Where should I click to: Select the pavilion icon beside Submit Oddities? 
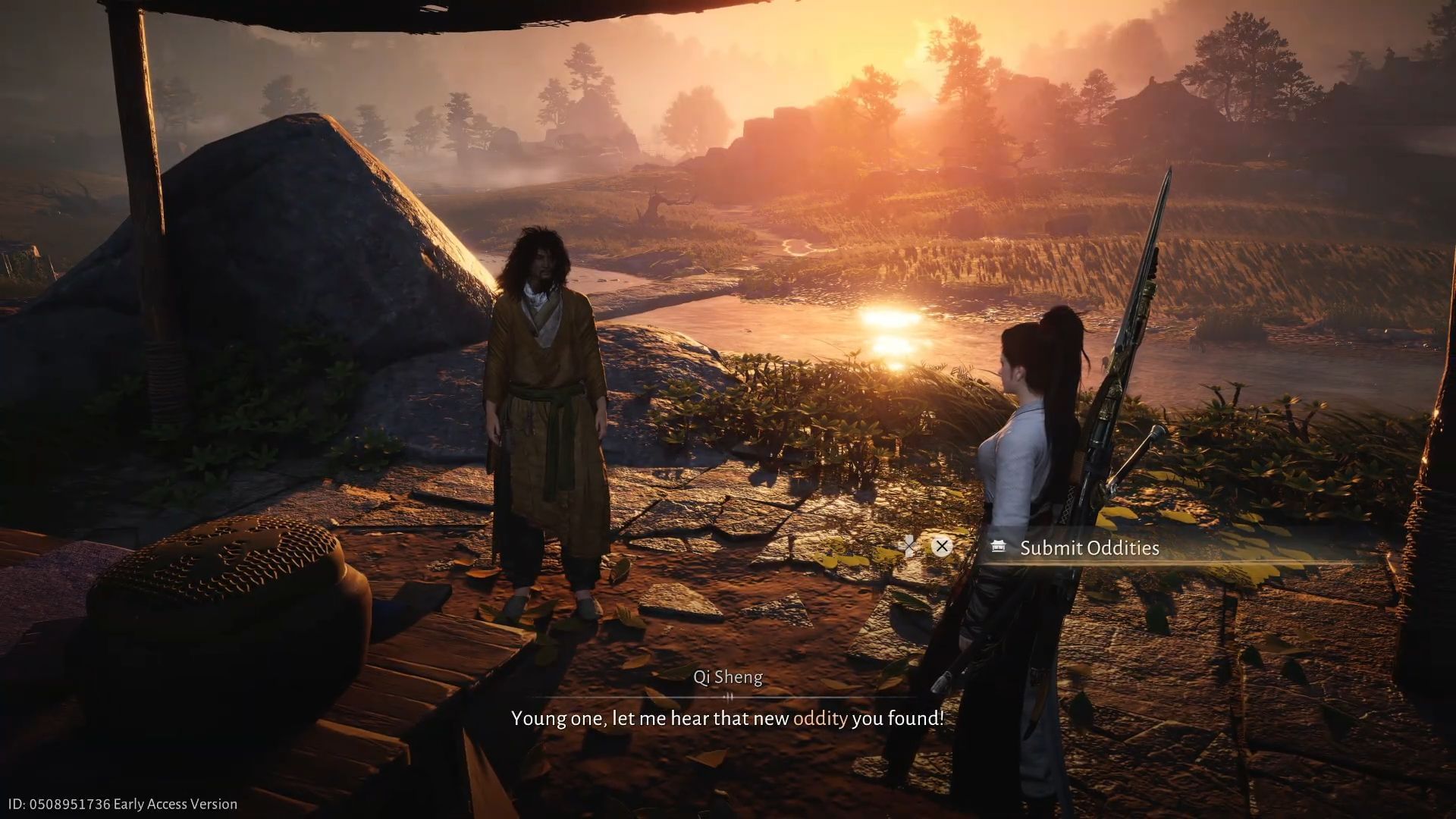999,547
